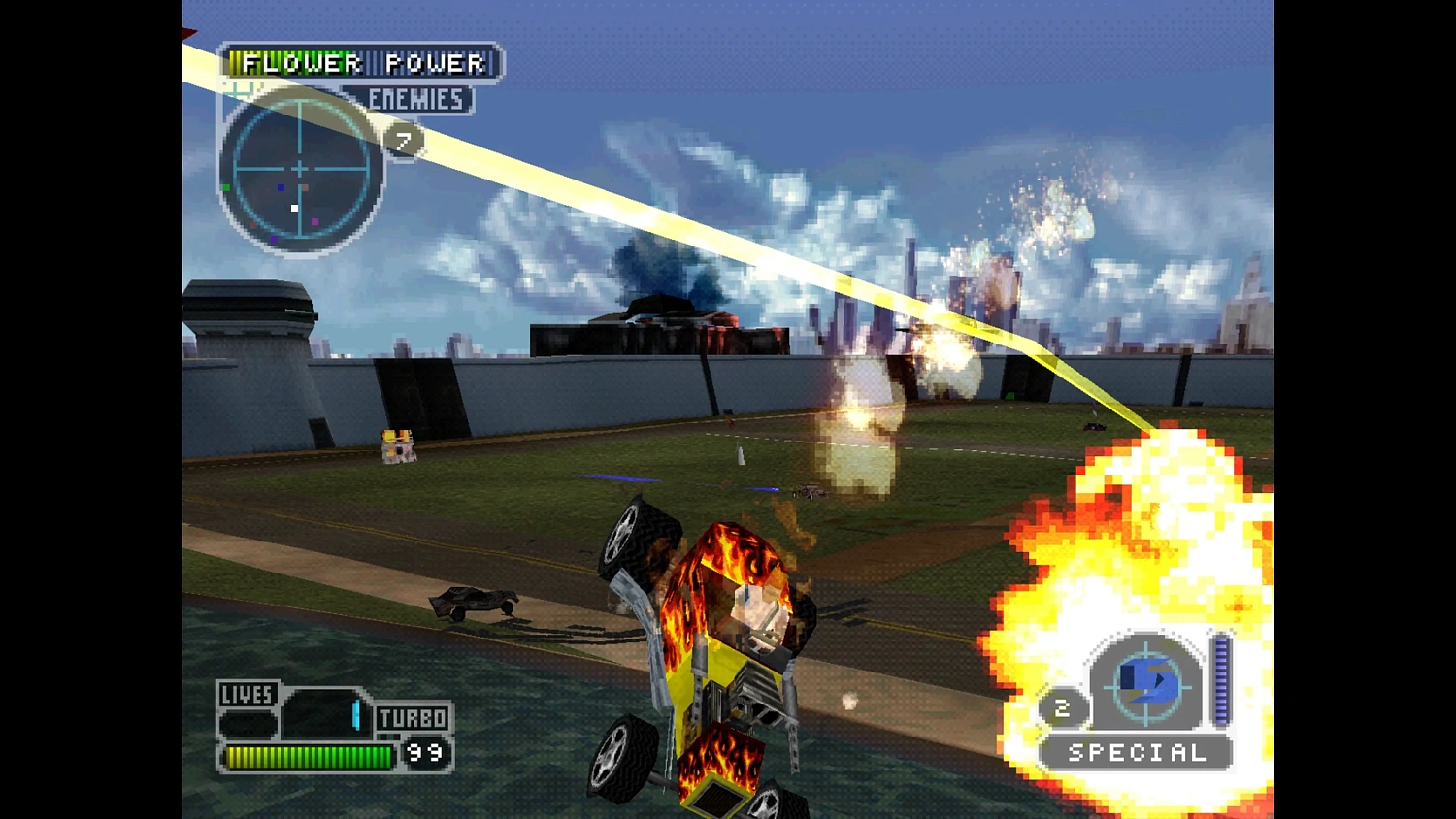The width and height of the screenshot is (1456, 819).
Task: Expand the enemy count badge showing 7
Action: (405, 139)
